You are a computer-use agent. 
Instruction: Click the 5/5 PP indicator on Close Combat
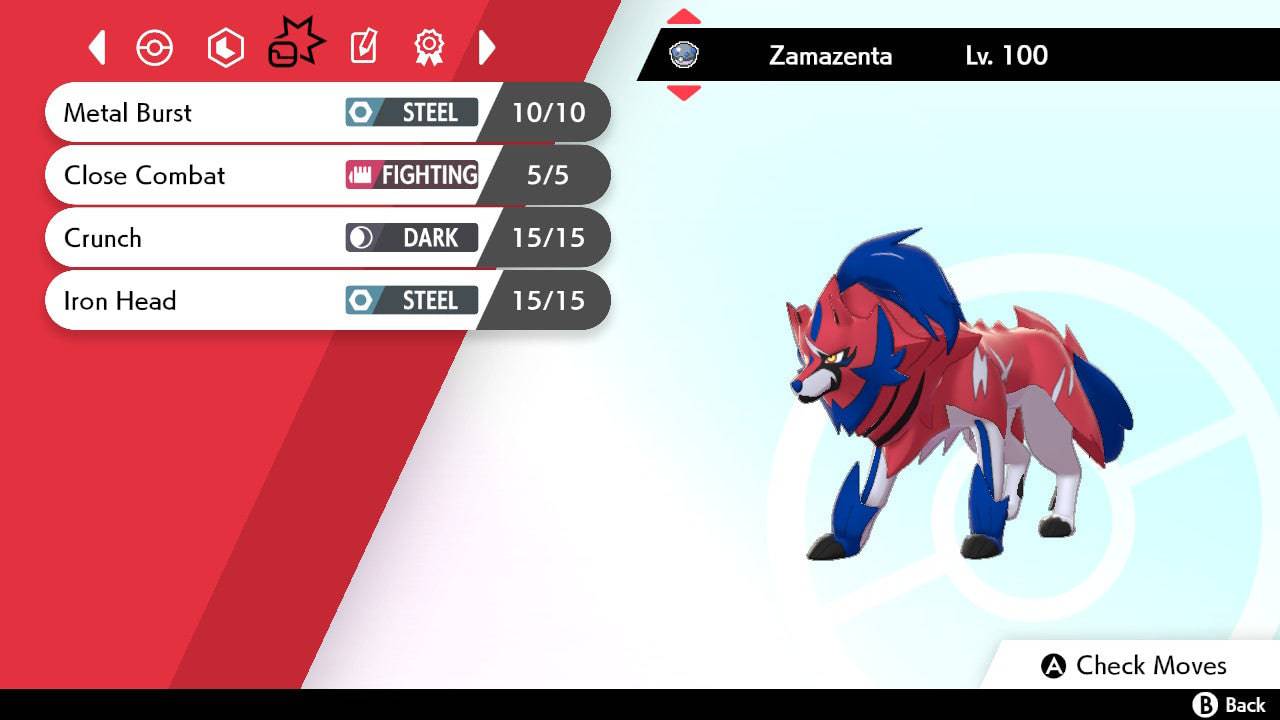click(x=546, y=175)
